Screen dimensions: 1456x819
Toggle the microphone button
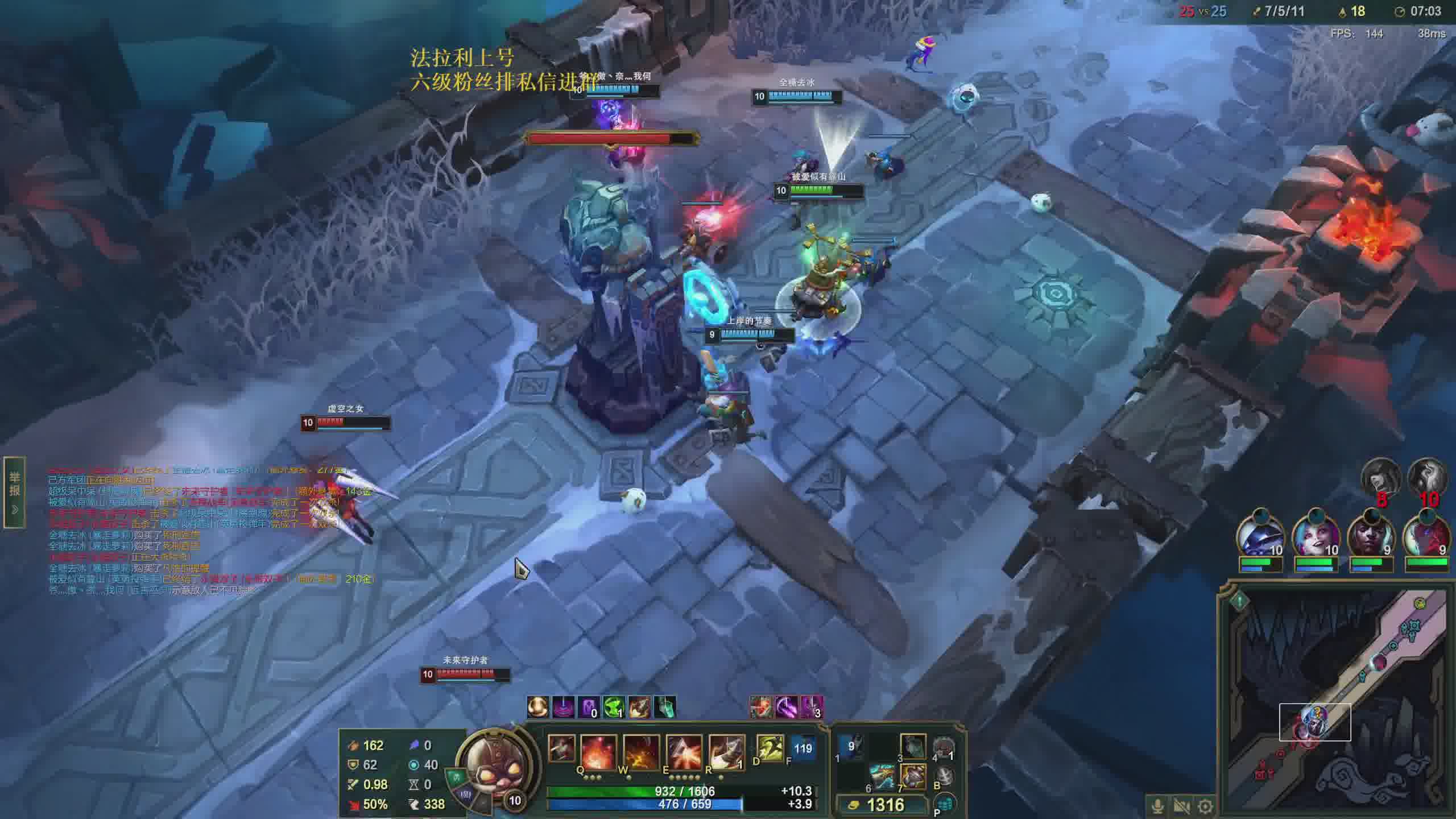[1157, 806]
